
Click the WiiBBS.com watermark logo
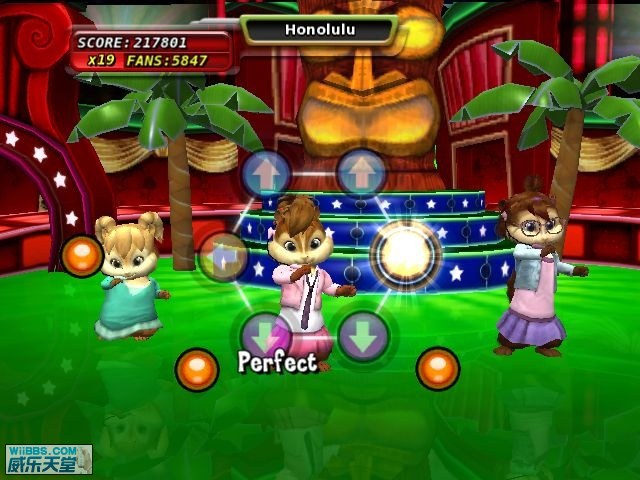[46, 458]
